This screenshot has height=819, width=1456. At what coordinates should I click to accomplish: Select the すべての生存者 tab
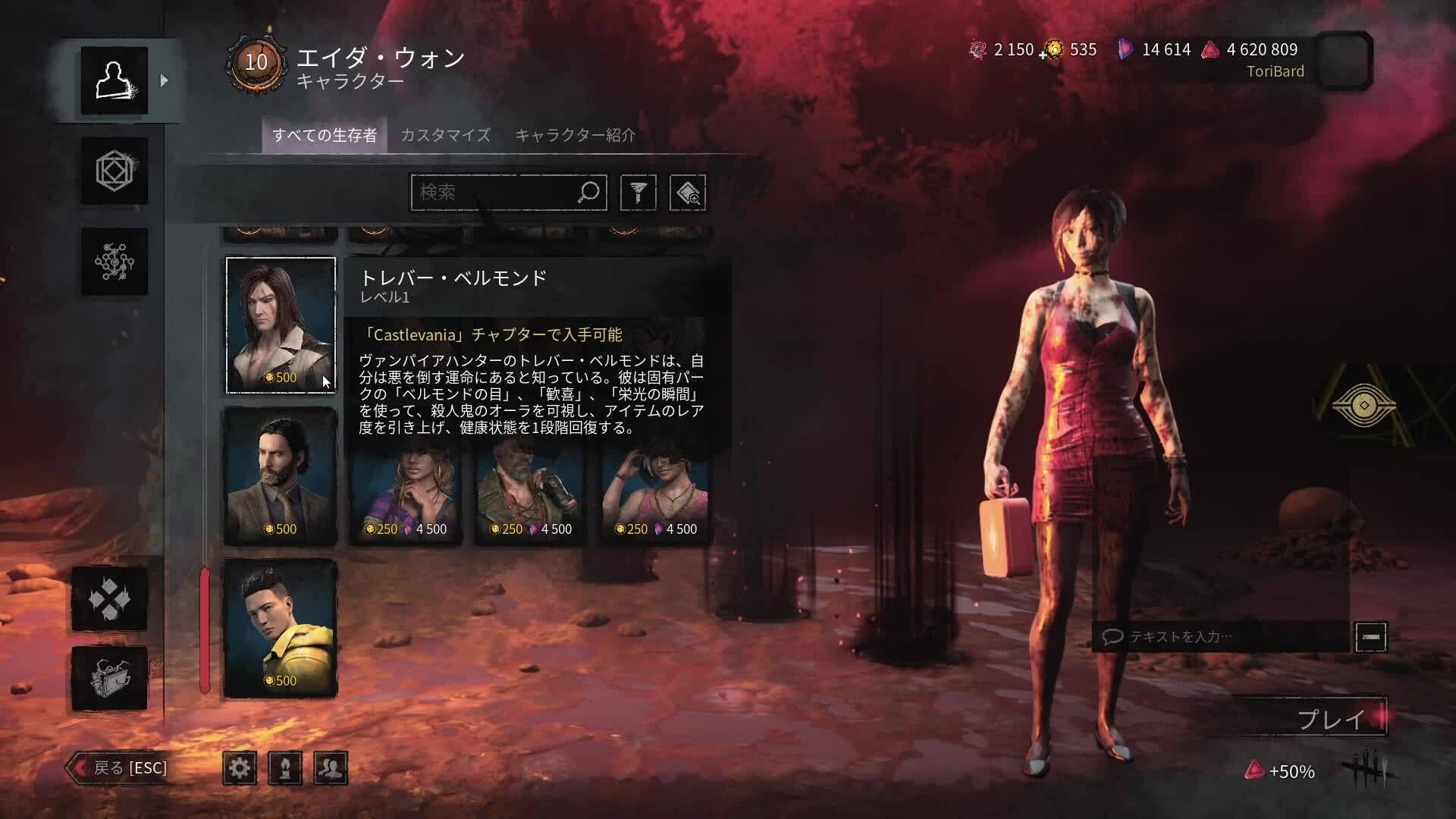325,135
